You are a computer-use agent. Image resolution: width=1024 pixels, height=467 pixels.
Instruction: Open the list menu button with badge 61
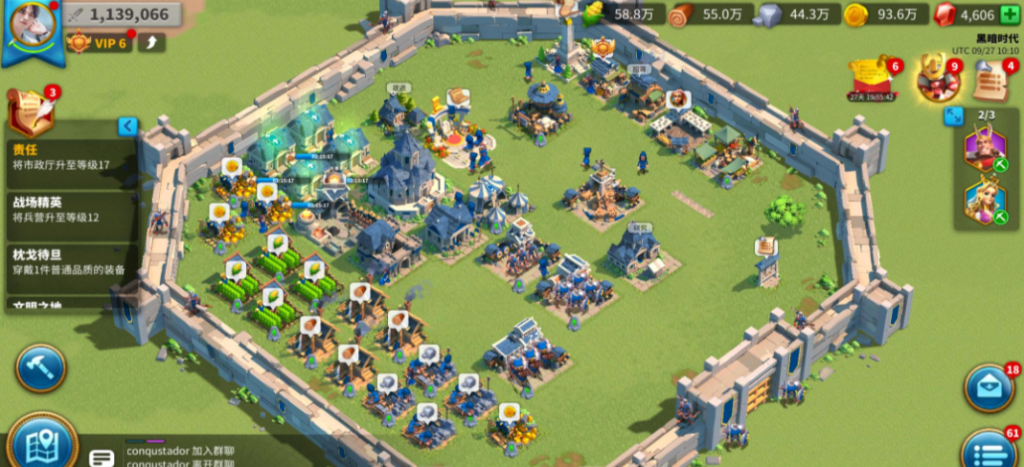point(988,450)
